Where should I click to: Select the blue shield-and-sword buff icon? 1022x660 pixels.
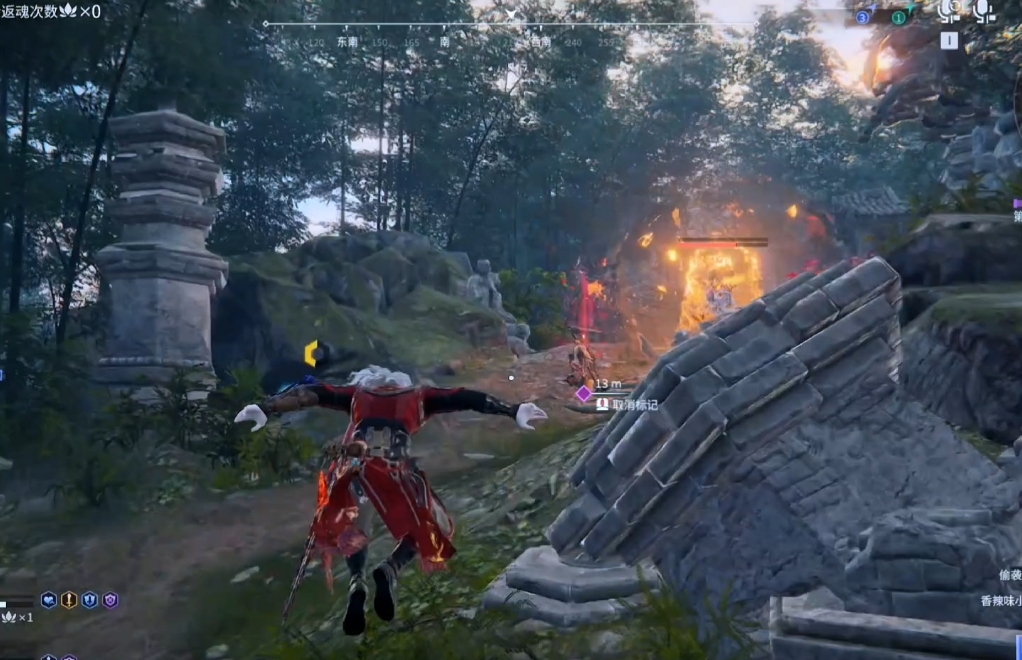tap(90, 600)
